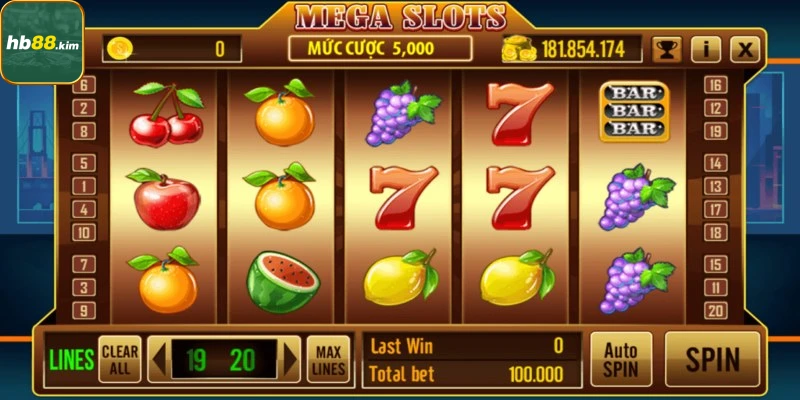Click the hb88.kim site logo
Image resolution: width=800 pixels, height=400 pixels.
click(41, 40)
